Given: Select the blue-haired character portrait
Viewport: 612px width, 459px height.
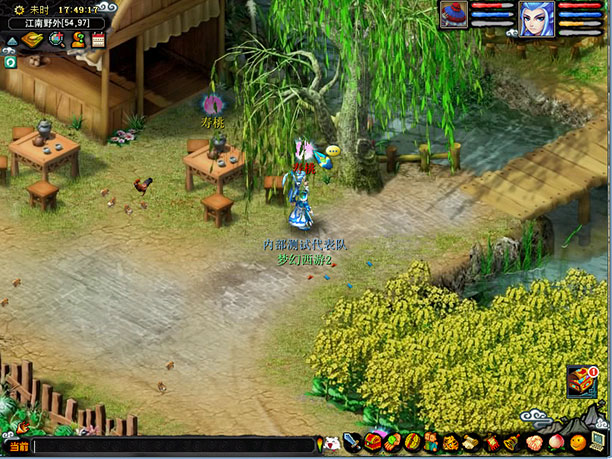Looking at the screenshot, I should (x=535, y=17).
